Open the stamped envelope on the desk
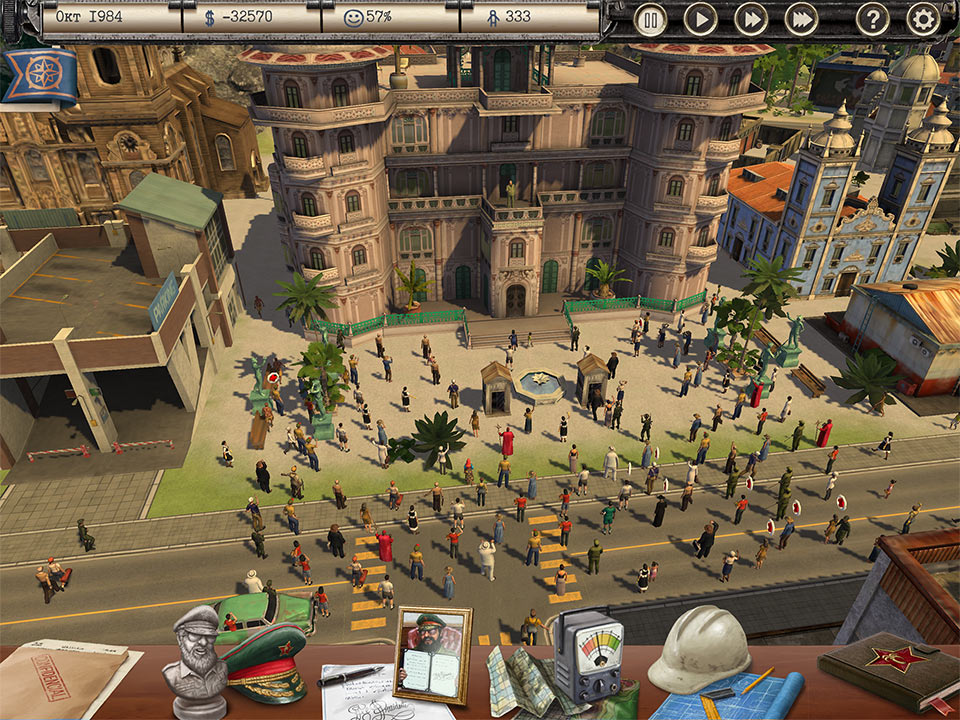960x720 pixels. (x=58, y=680)
